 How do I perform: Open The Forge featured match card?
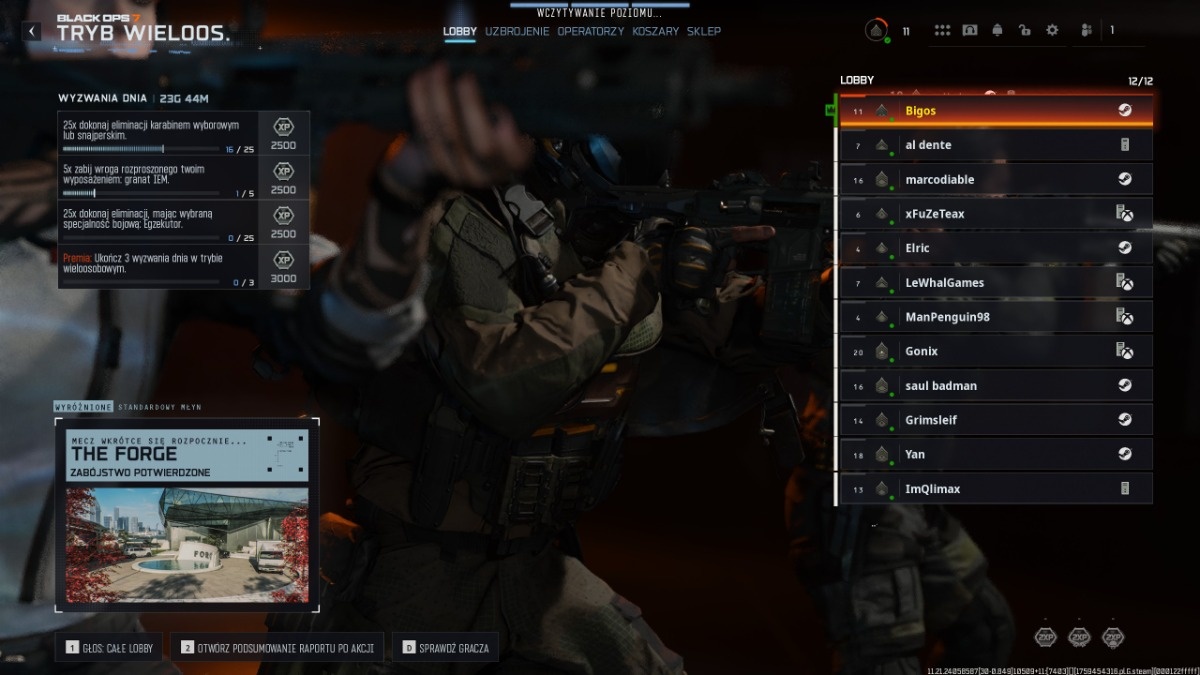187,515
